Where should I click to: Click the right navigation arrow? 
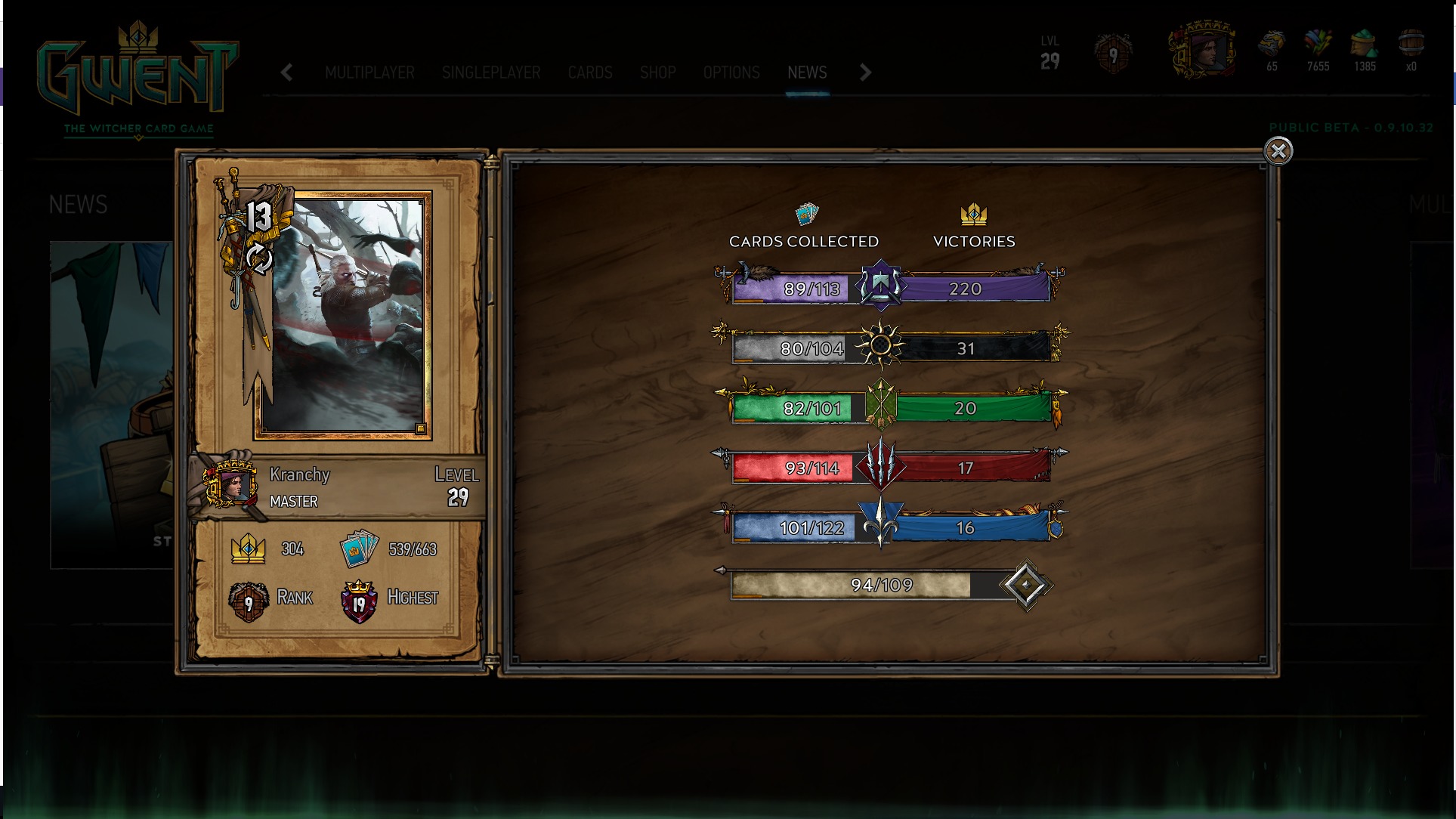(x=865, y=73)
